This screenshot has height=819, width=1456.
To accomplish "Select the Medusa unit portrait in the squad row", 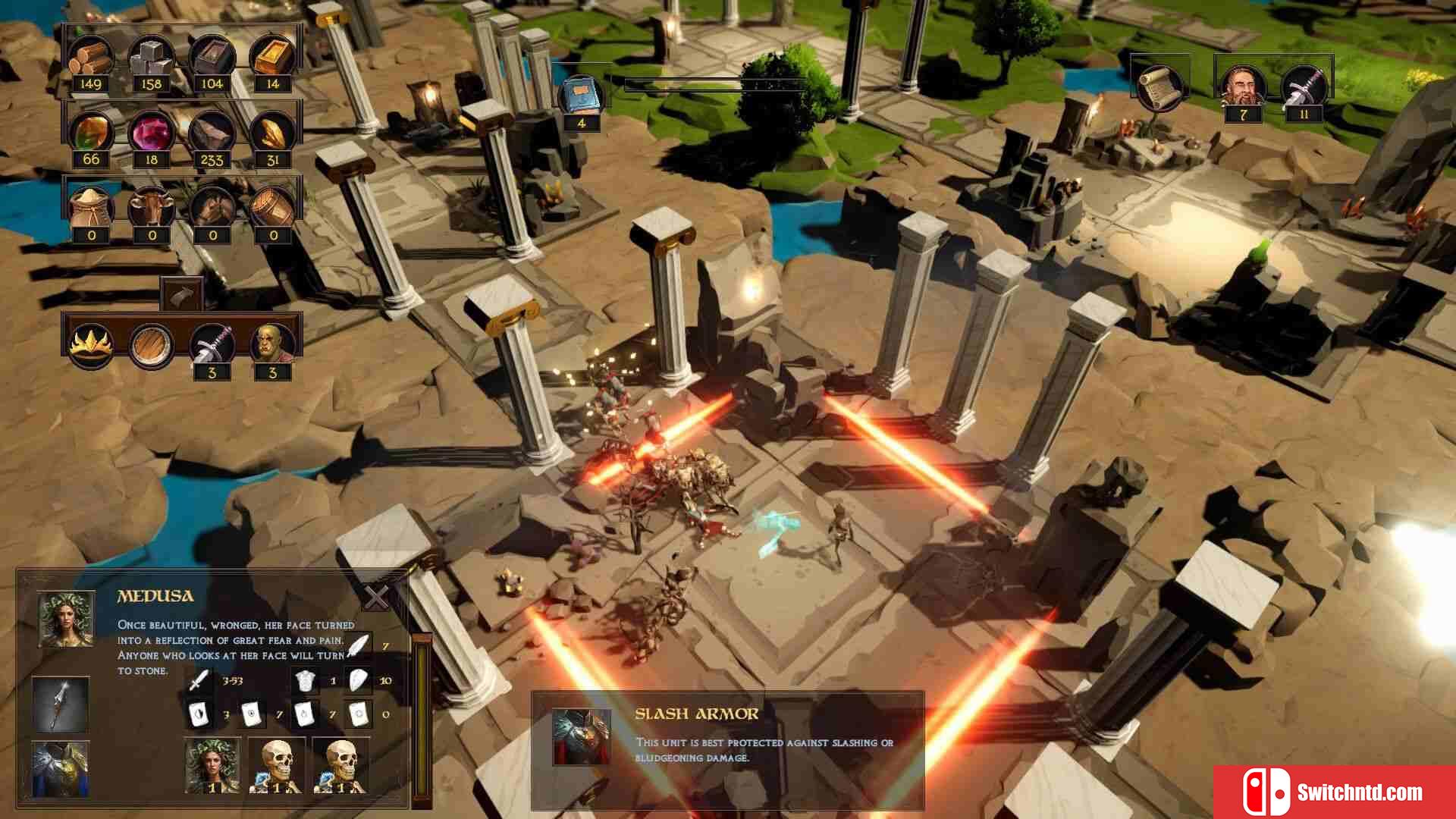I will [x=212, y=764].
